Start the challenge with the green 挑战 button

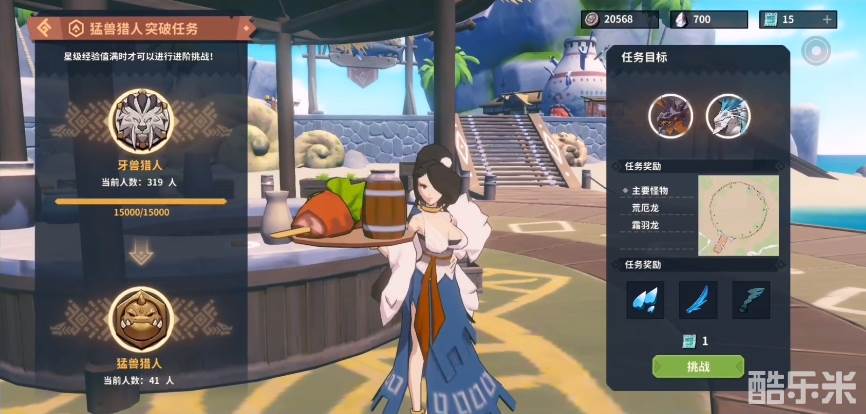pos(697,367)
